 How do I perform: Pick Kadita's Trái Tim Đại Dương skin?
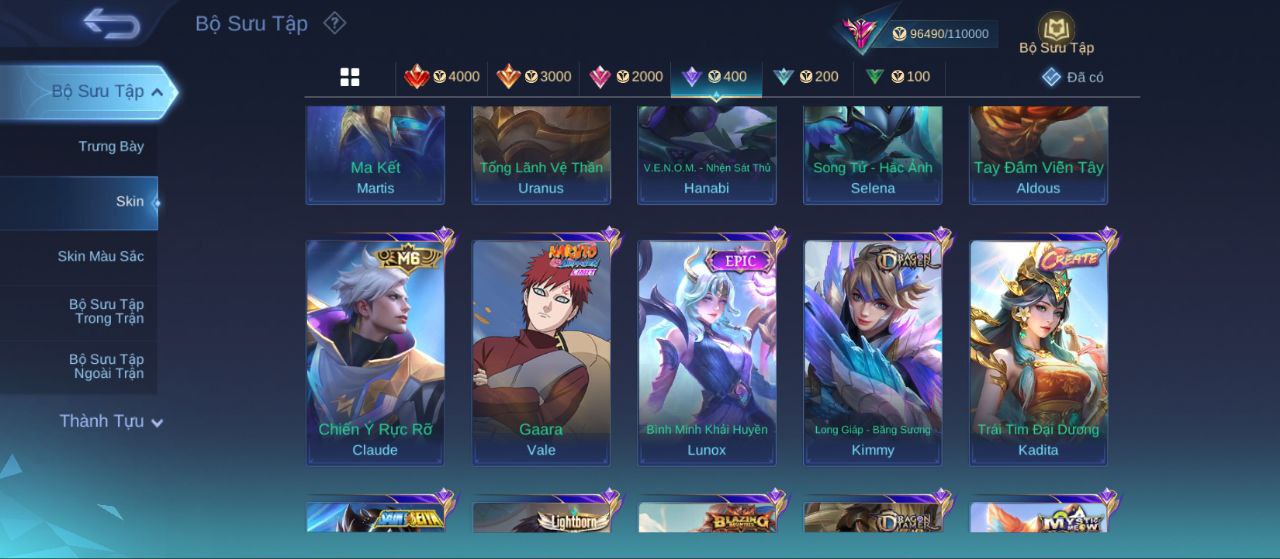(x=1038, y=352)
